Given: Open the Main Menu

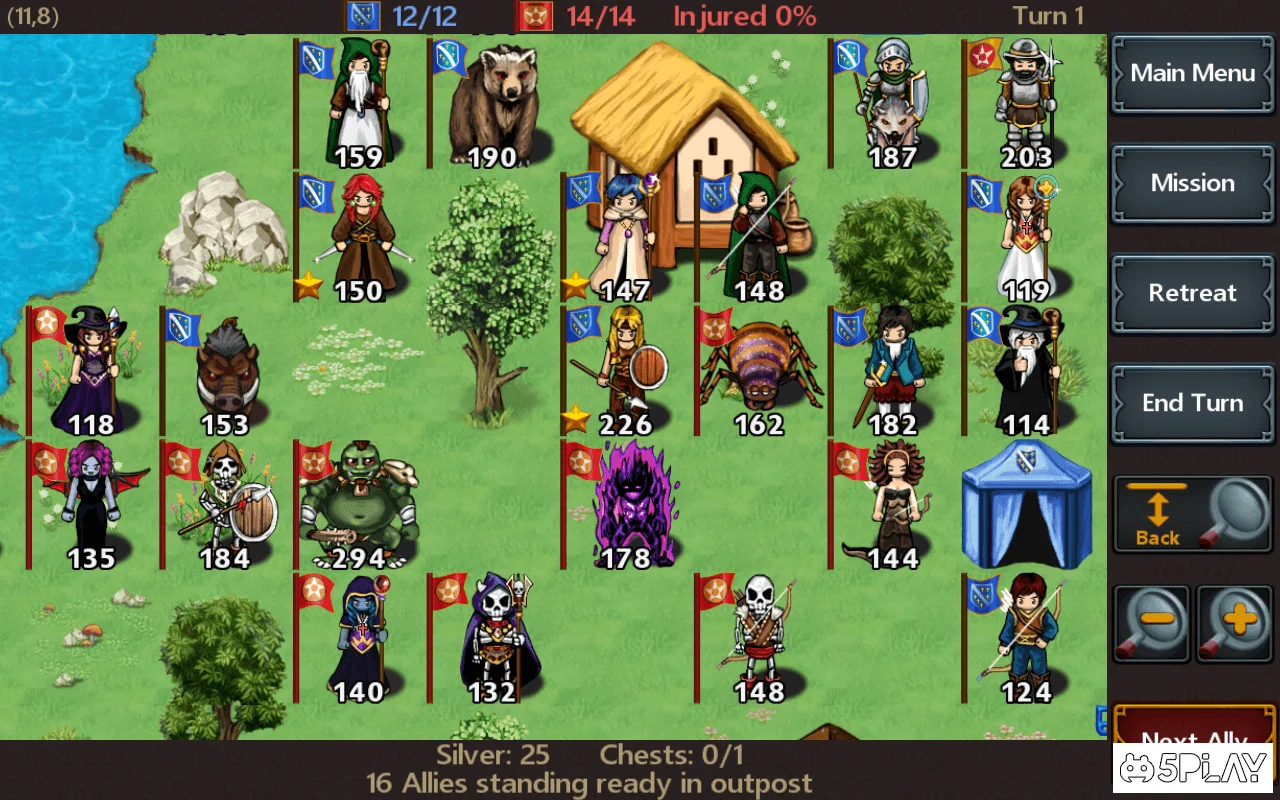Looking at the screenshot, I should (x=1192, y=74).
